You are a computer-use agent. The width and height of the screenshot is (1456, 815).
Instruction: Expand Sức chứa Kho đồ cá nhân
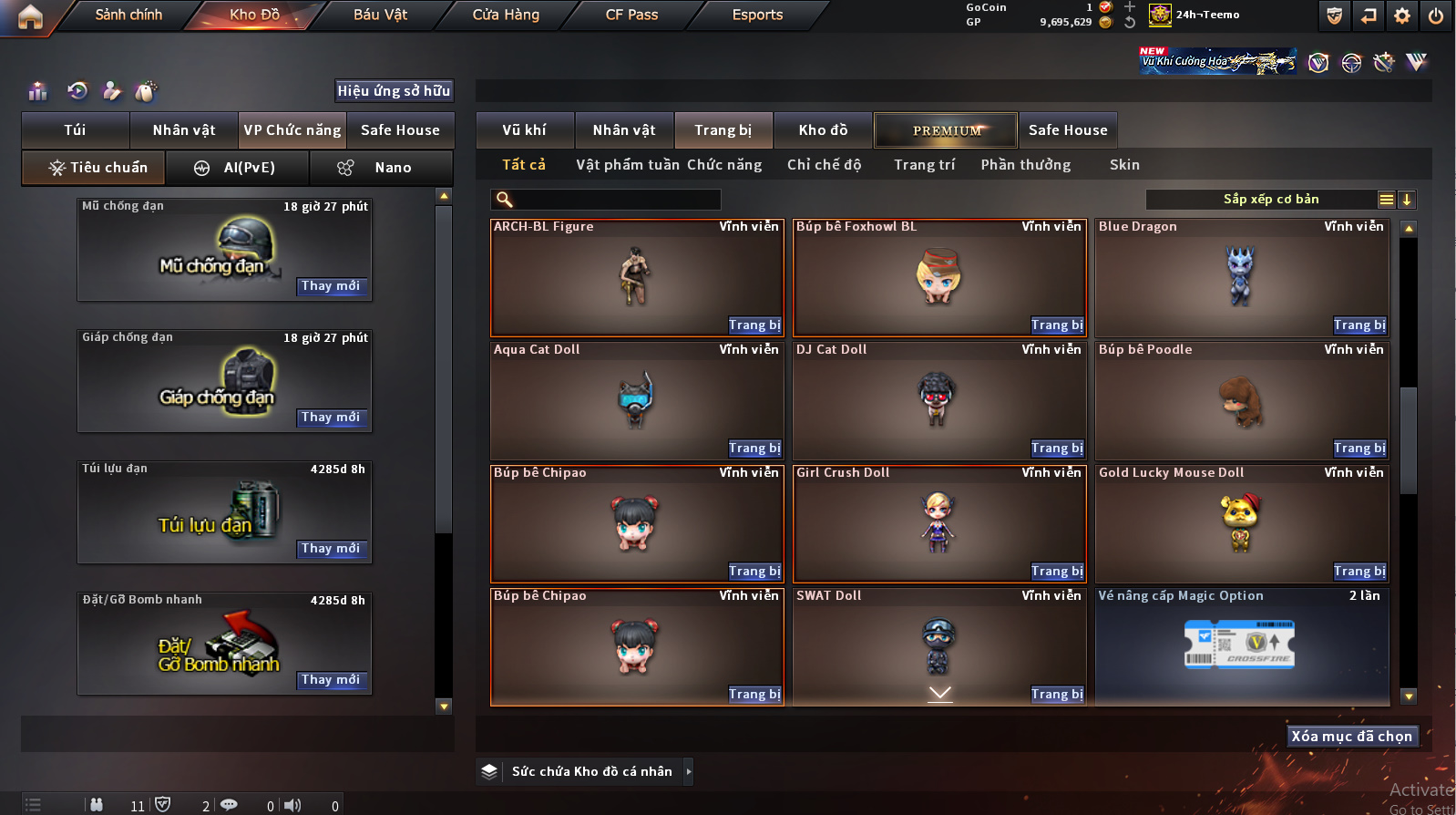coord(689,771)
